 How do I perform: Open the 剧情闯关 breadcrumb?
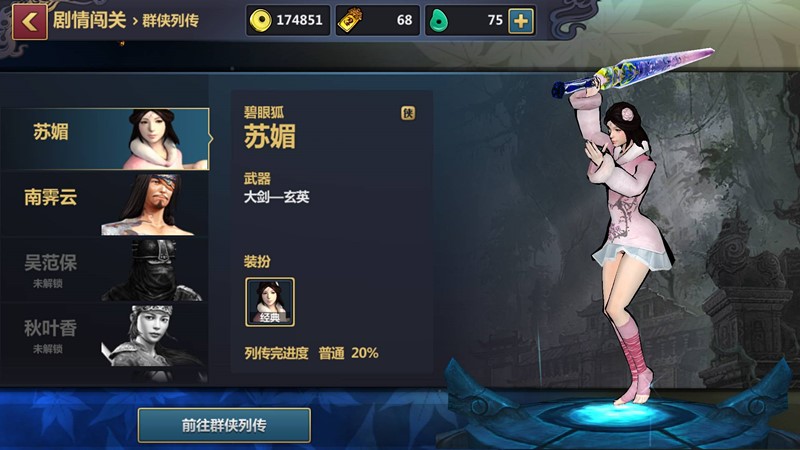coord(91,20)
